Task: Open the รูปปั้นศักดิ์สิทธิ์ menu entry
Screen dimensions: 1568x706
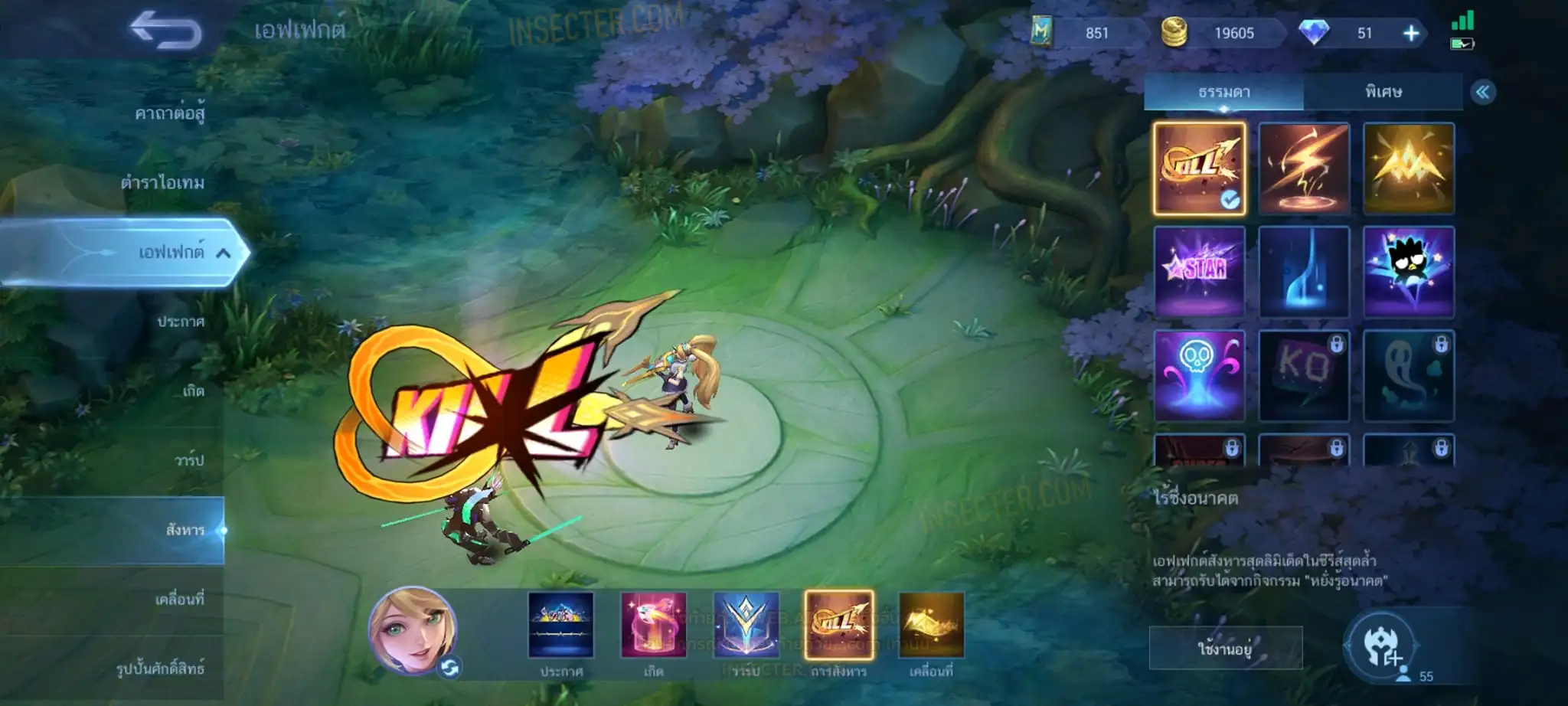Action: click(160, 668)
